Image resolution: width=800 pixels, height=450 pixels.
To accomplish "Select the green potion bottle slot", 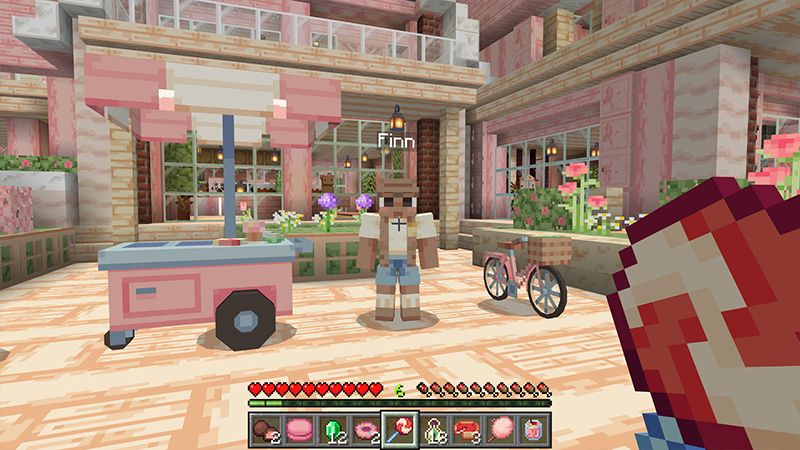I will (434, 428).
